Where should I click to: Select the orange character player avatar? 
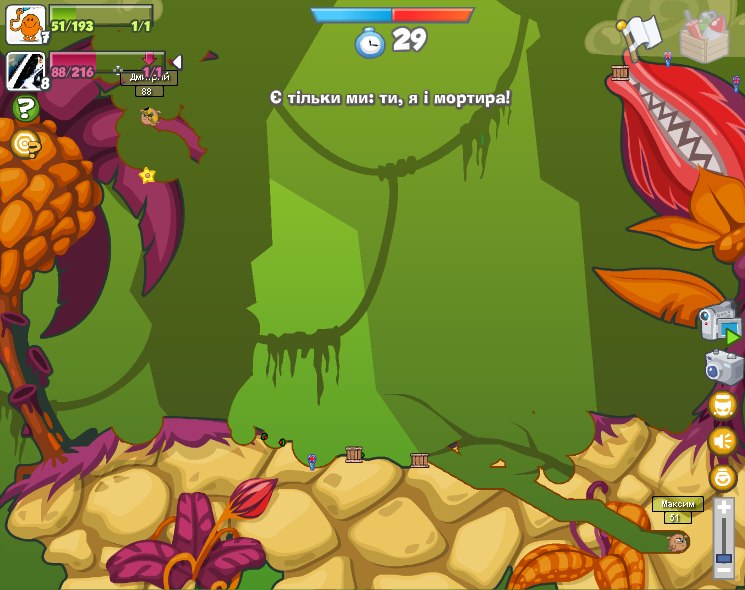tap(26, 24)
